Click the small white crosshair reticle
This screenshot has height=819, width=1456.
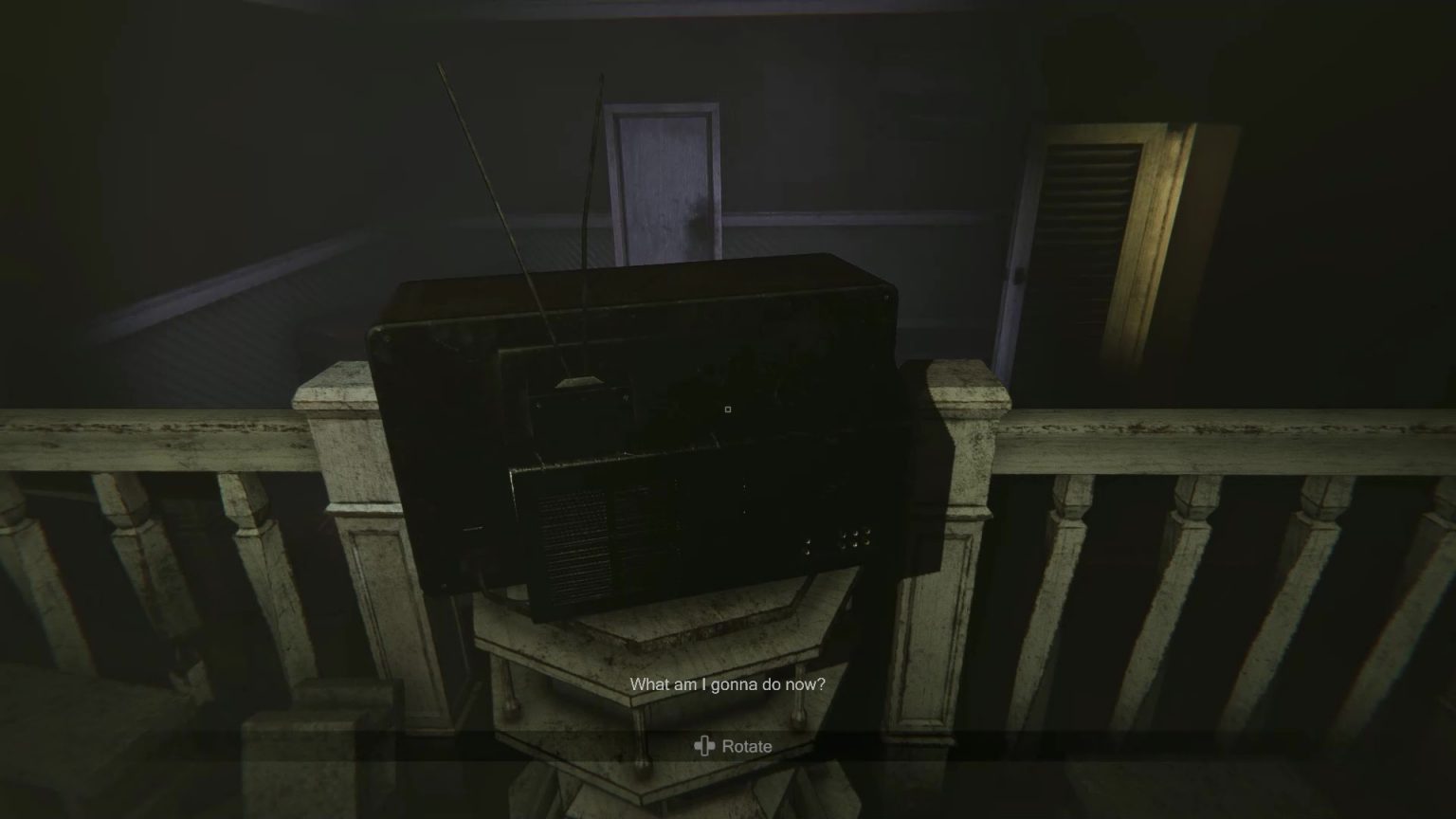click(x=728, y=409)
